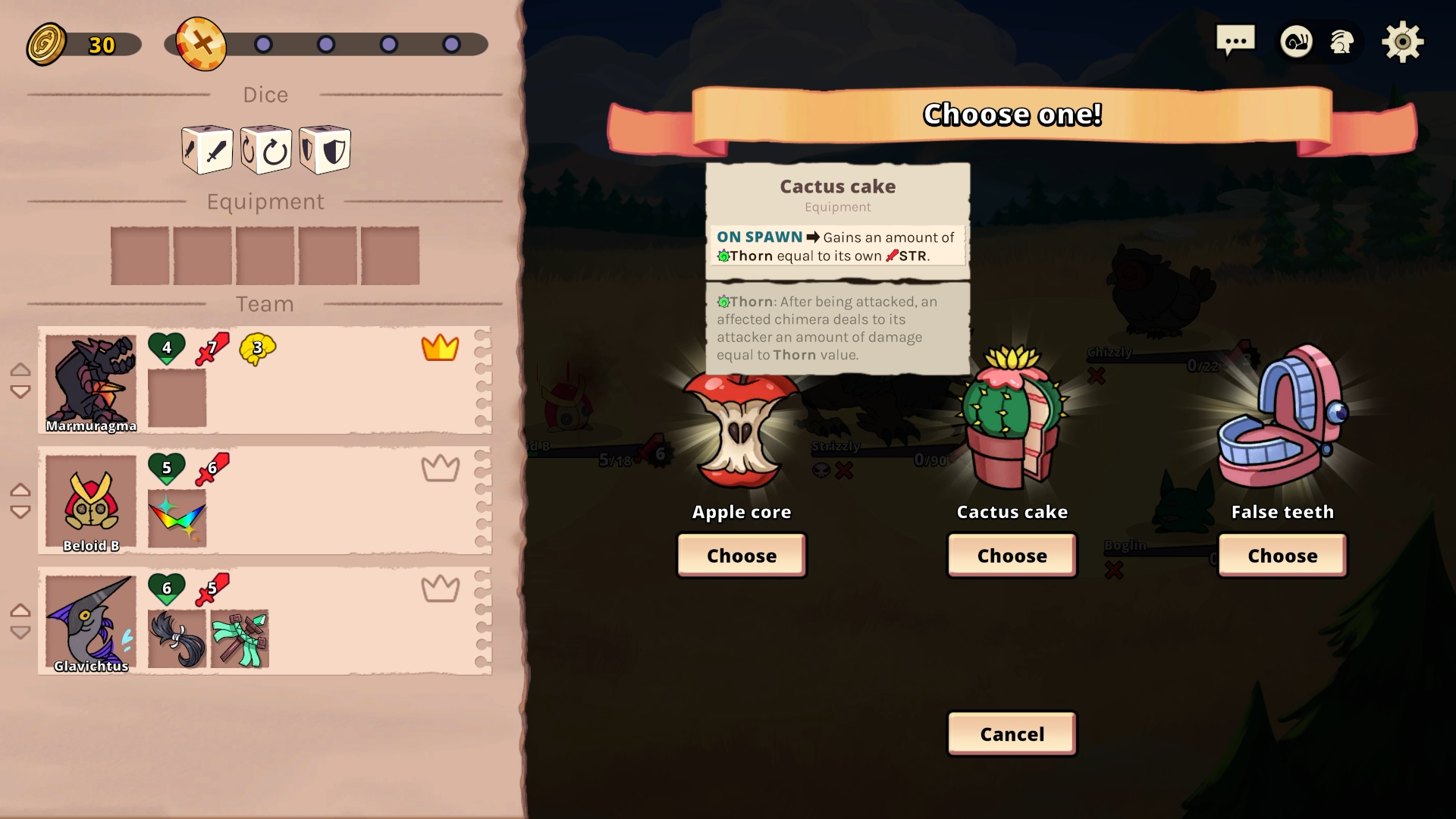This screenshot has height=819, width=1456.
Task: Select the Marmuragma chimera portrait
Action: click(91, 381)
